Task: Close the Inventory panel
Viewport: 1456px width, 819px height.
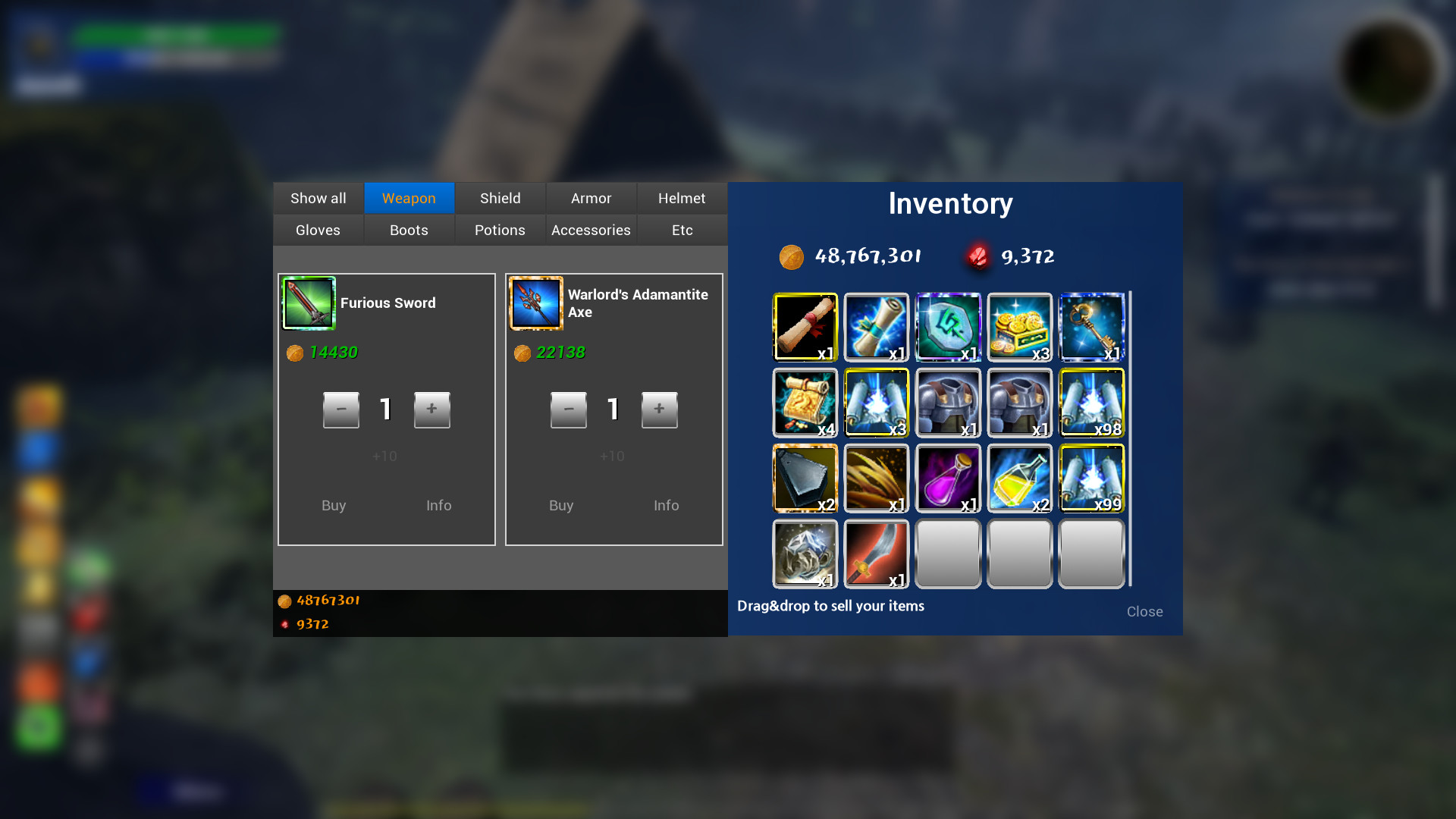Action: 1144,611
